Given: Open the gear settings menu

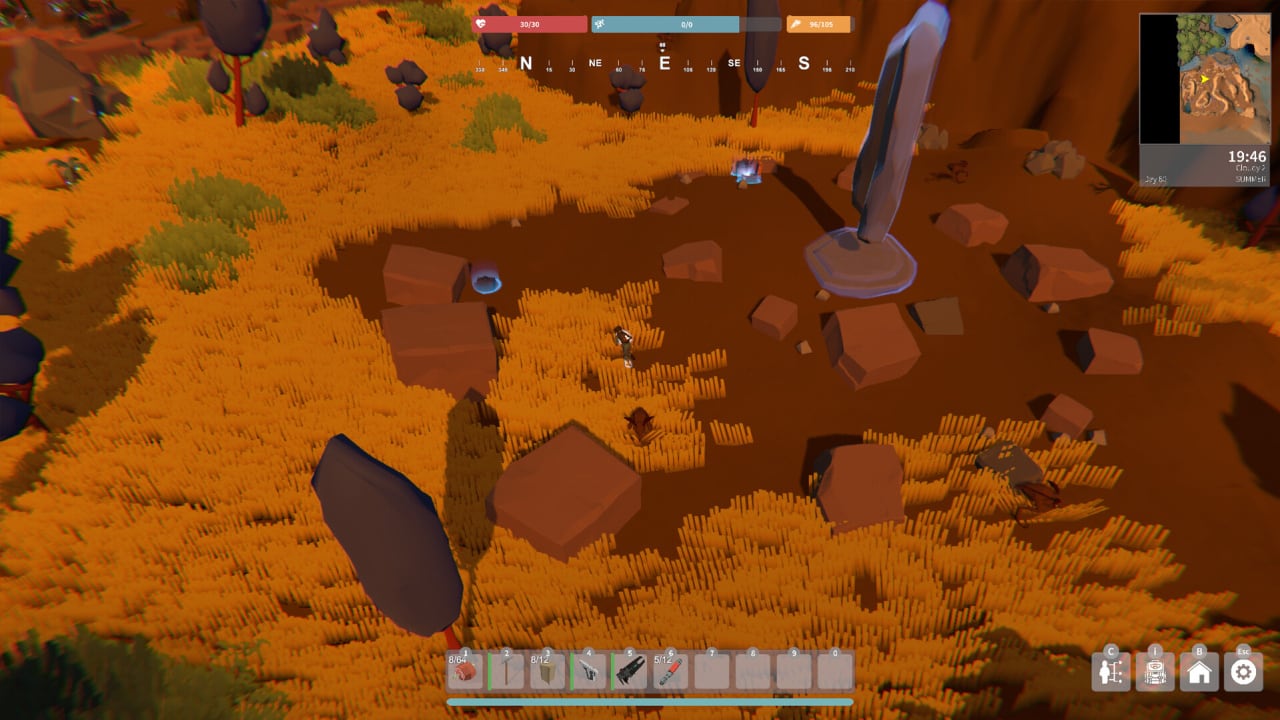Looking at the screenshot, I should pyautogui.click(x=1243, y=672).
